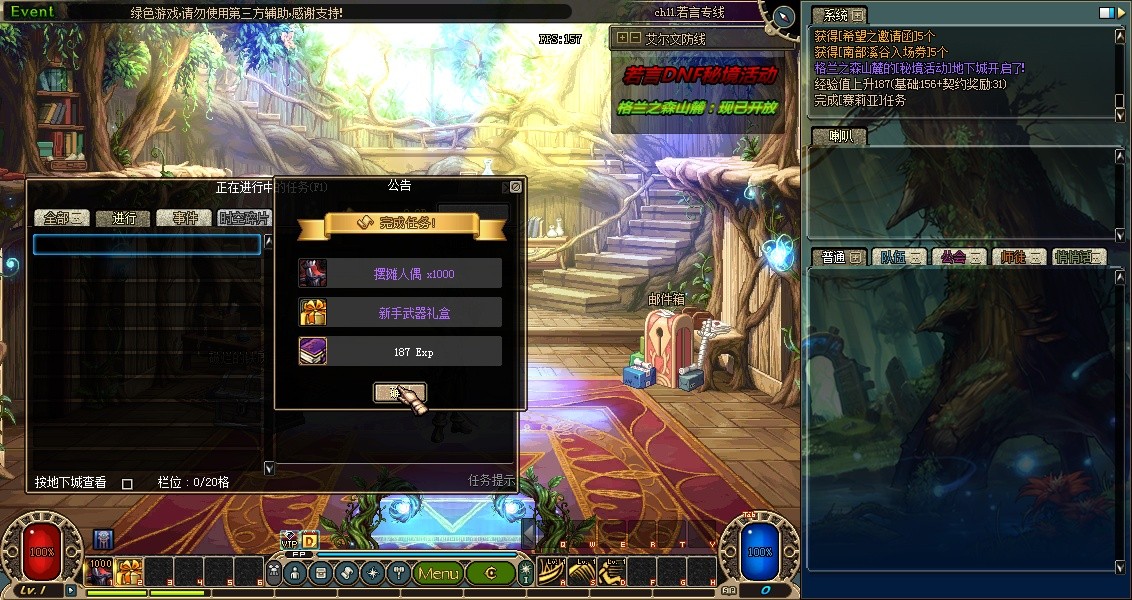This screenshot has width=1132, height=600.
Task: Open the 公会 guild chat tab
Action: [x=958, y=257]
